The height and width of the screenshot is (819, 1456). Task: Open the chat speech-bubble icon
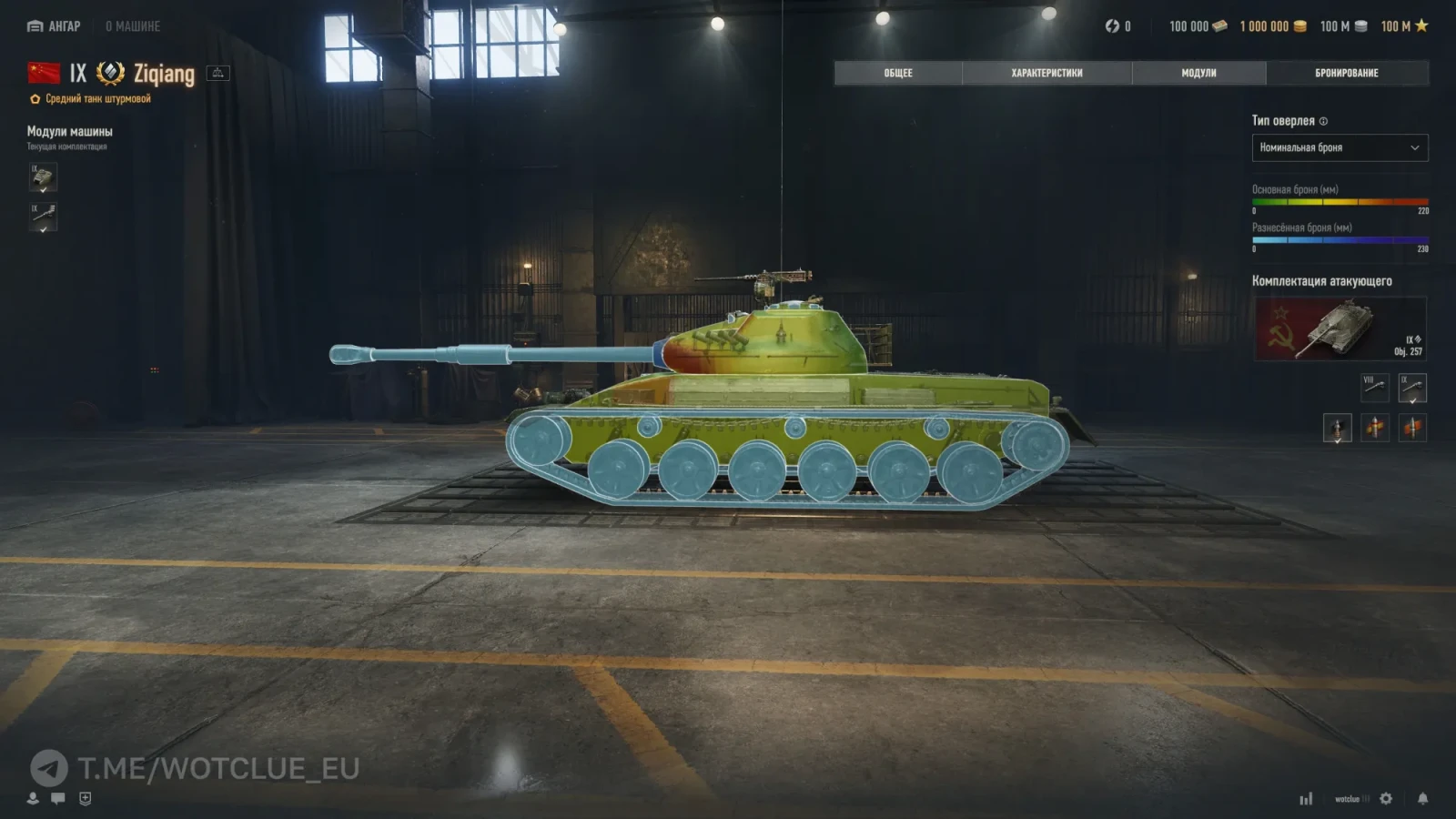pyautogui.click(x=58, y=798)
